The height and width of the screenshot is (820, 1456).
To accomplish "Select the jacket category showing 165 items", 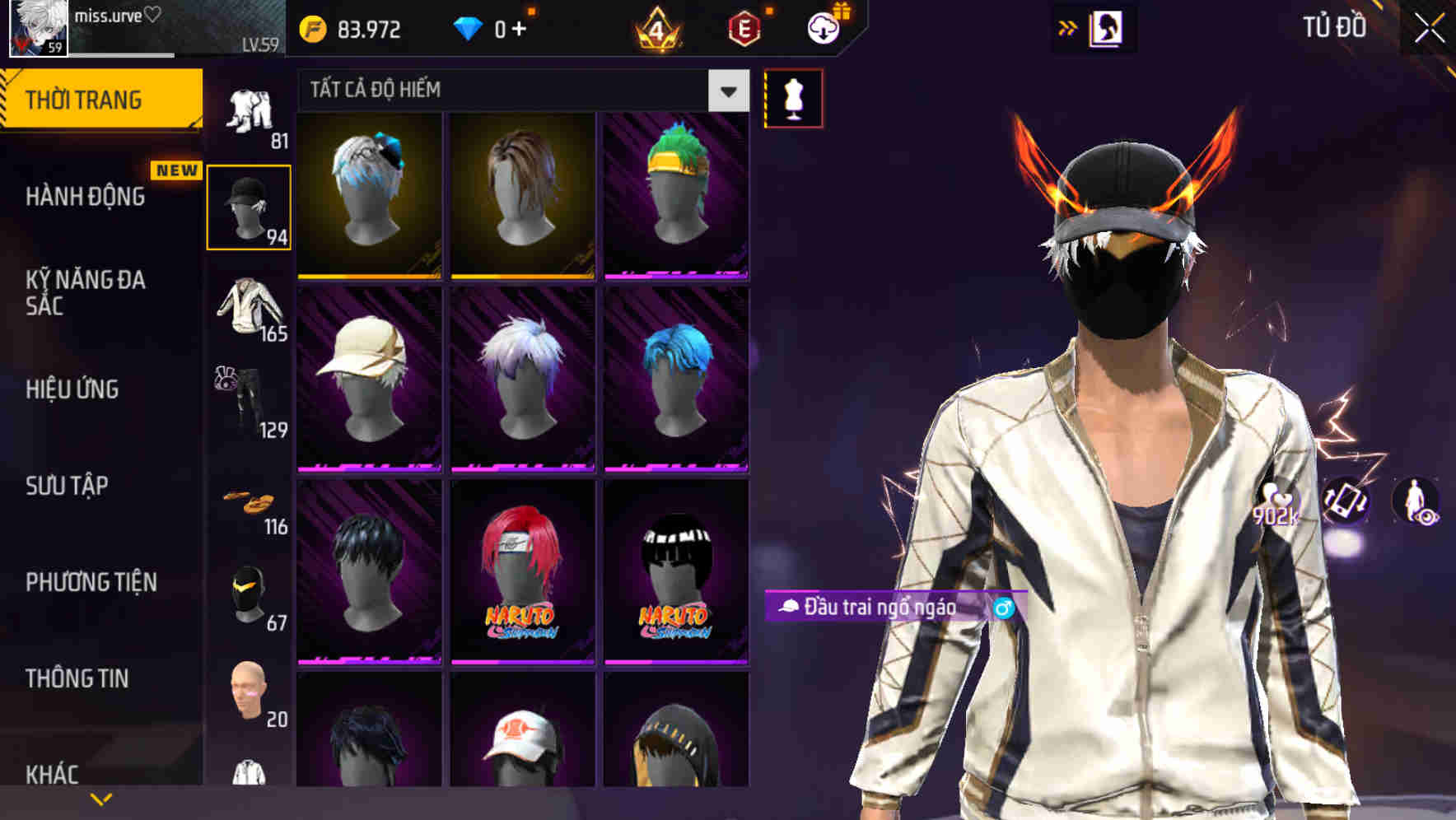I will pyautogui.click(x=249, y=309).
